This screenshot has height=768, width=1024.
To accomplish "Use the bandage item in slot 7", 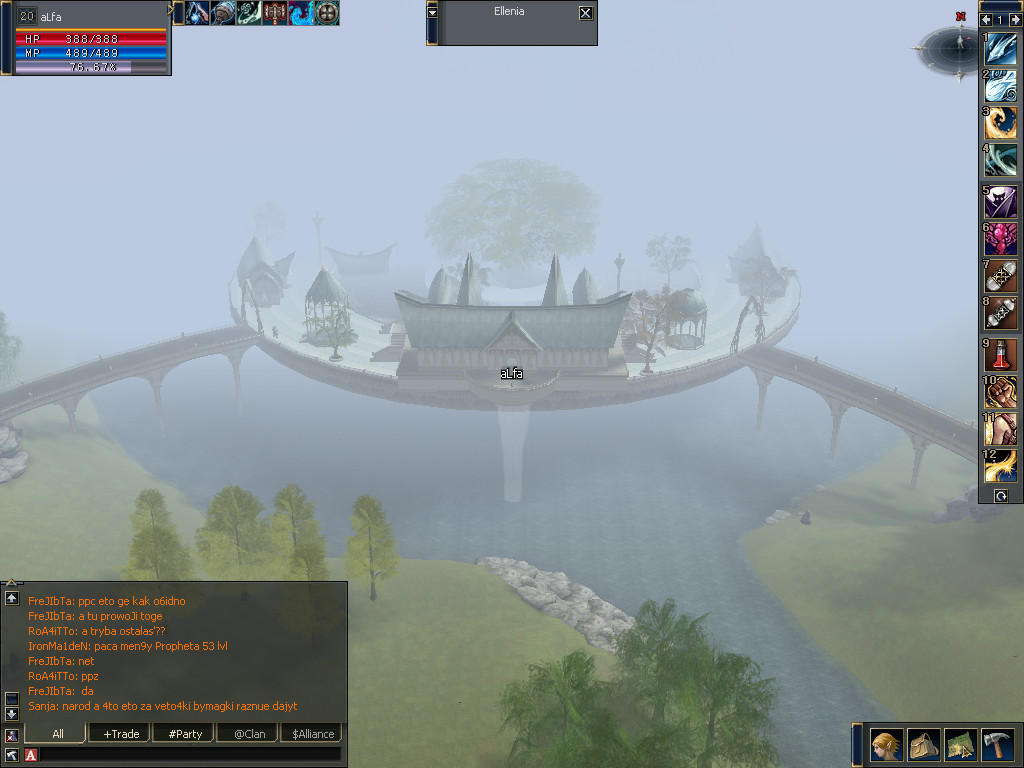I will [1001, 275].
